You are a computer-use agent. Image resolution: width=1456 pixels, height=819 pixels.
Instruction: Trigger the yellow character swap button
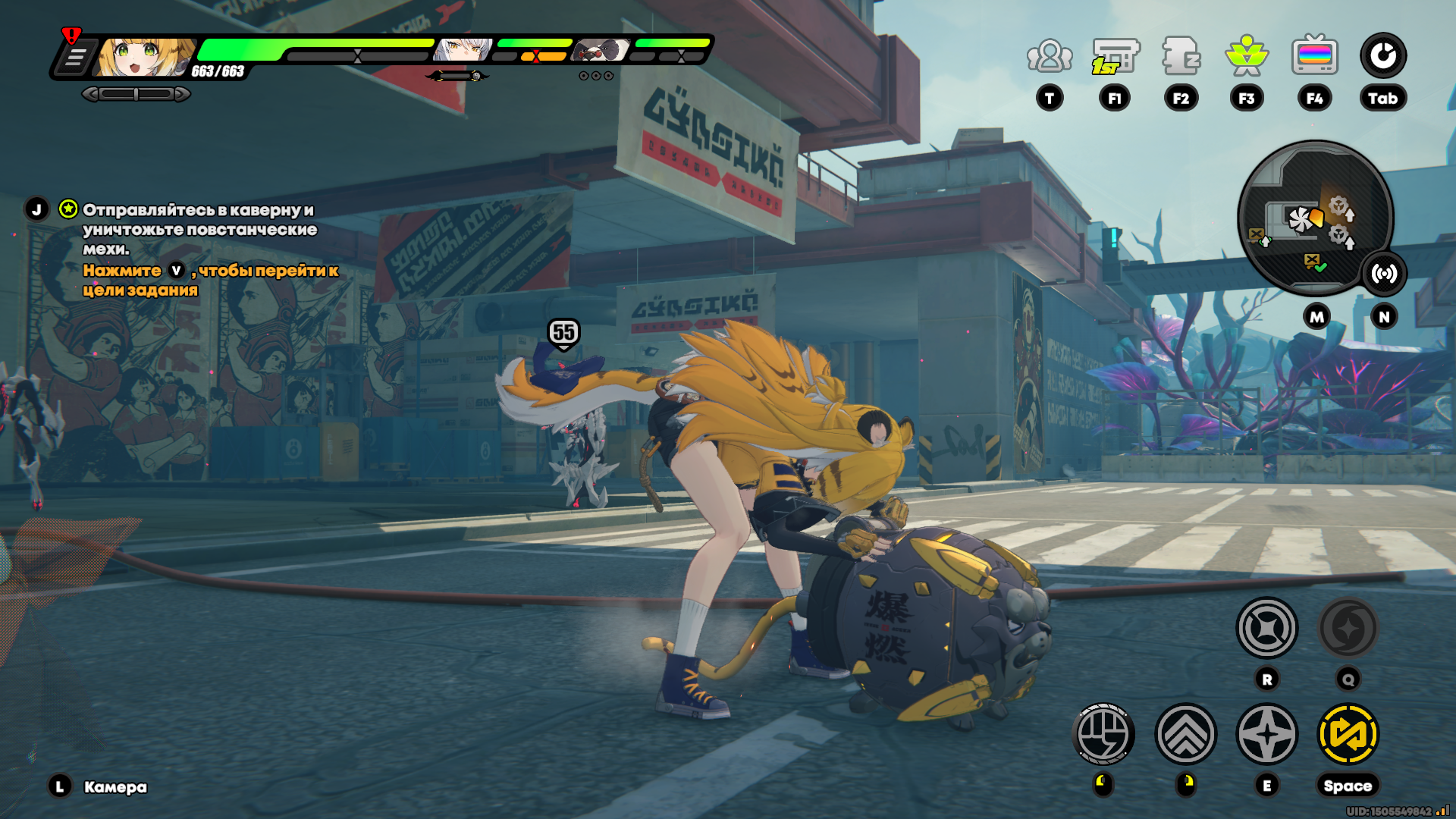tap(1348, 734)
